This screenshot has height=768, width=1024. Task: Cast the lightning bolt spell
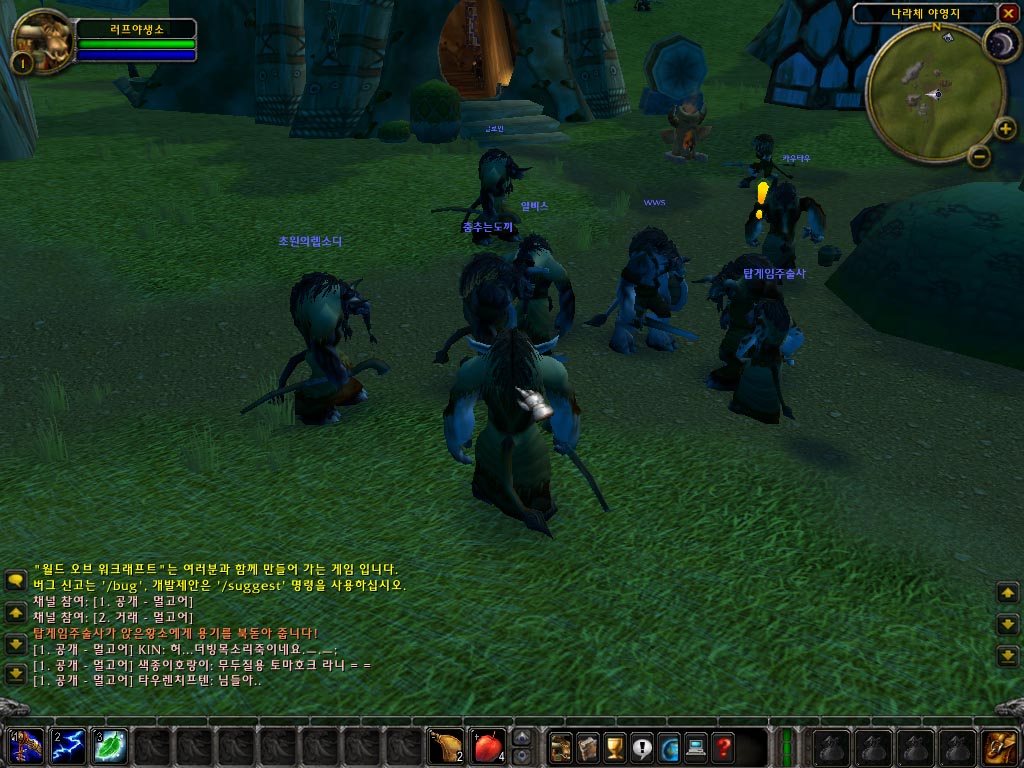[68, 746]
